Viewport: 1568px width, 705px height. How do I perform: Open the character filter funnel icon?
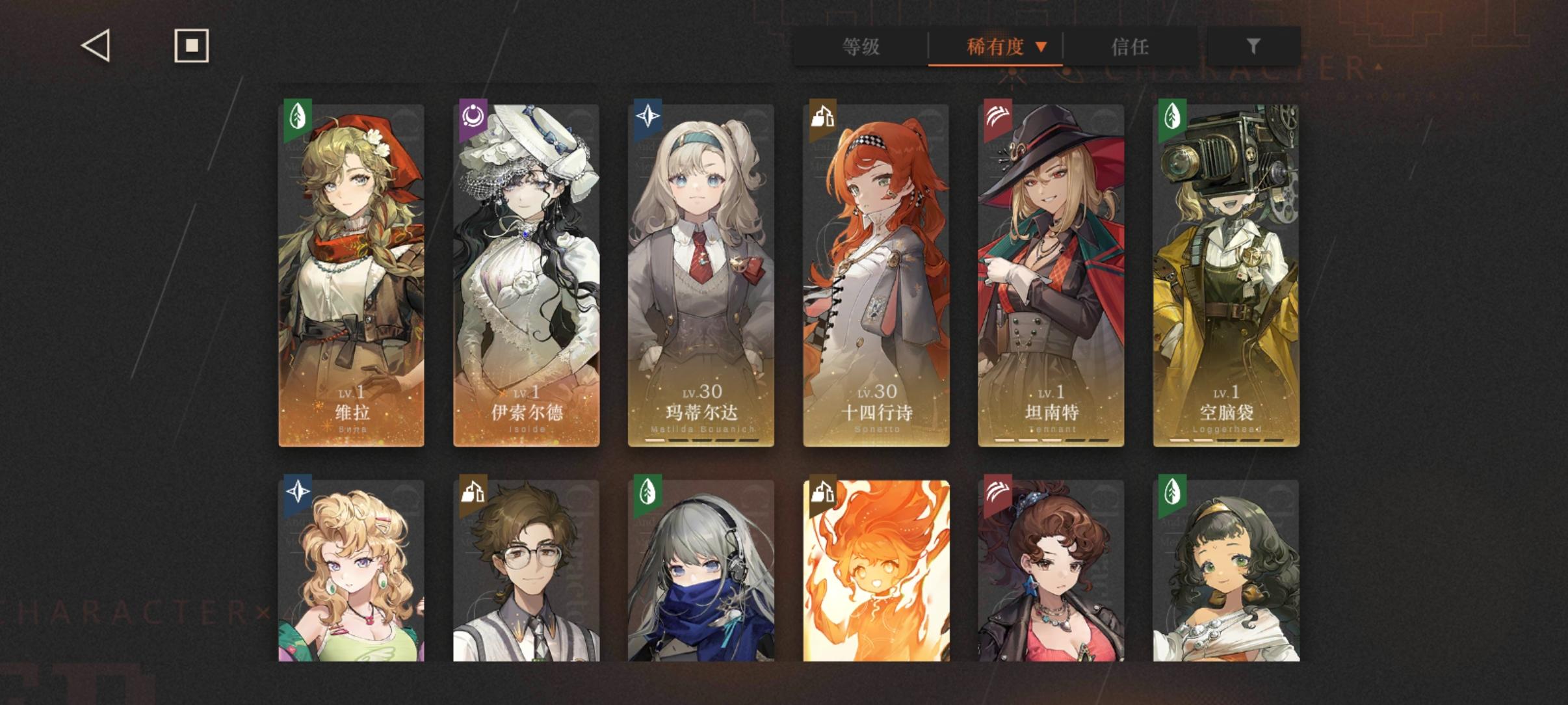pos(1253,46)
